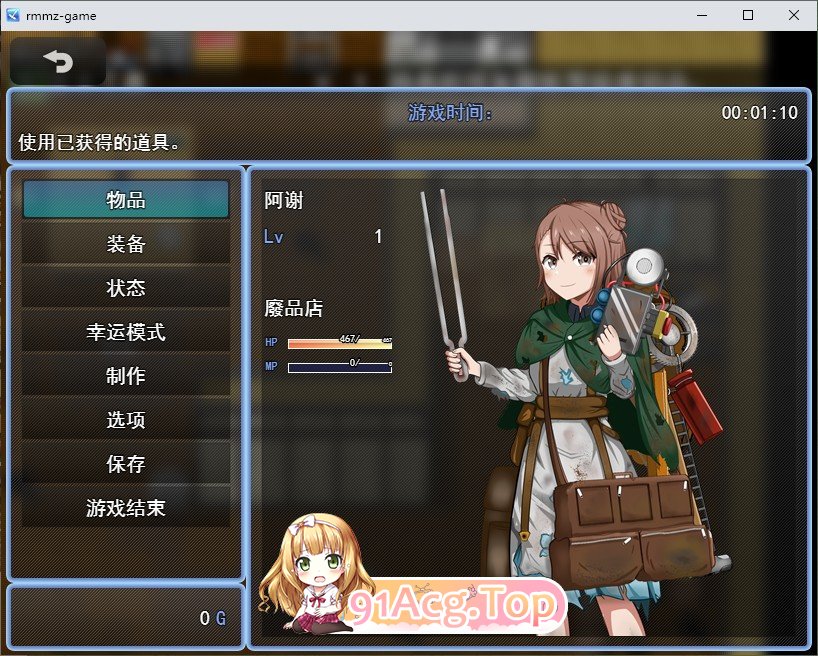Click the back arrow button
Viewport: 818px width, 656px height.
(58, 62)
